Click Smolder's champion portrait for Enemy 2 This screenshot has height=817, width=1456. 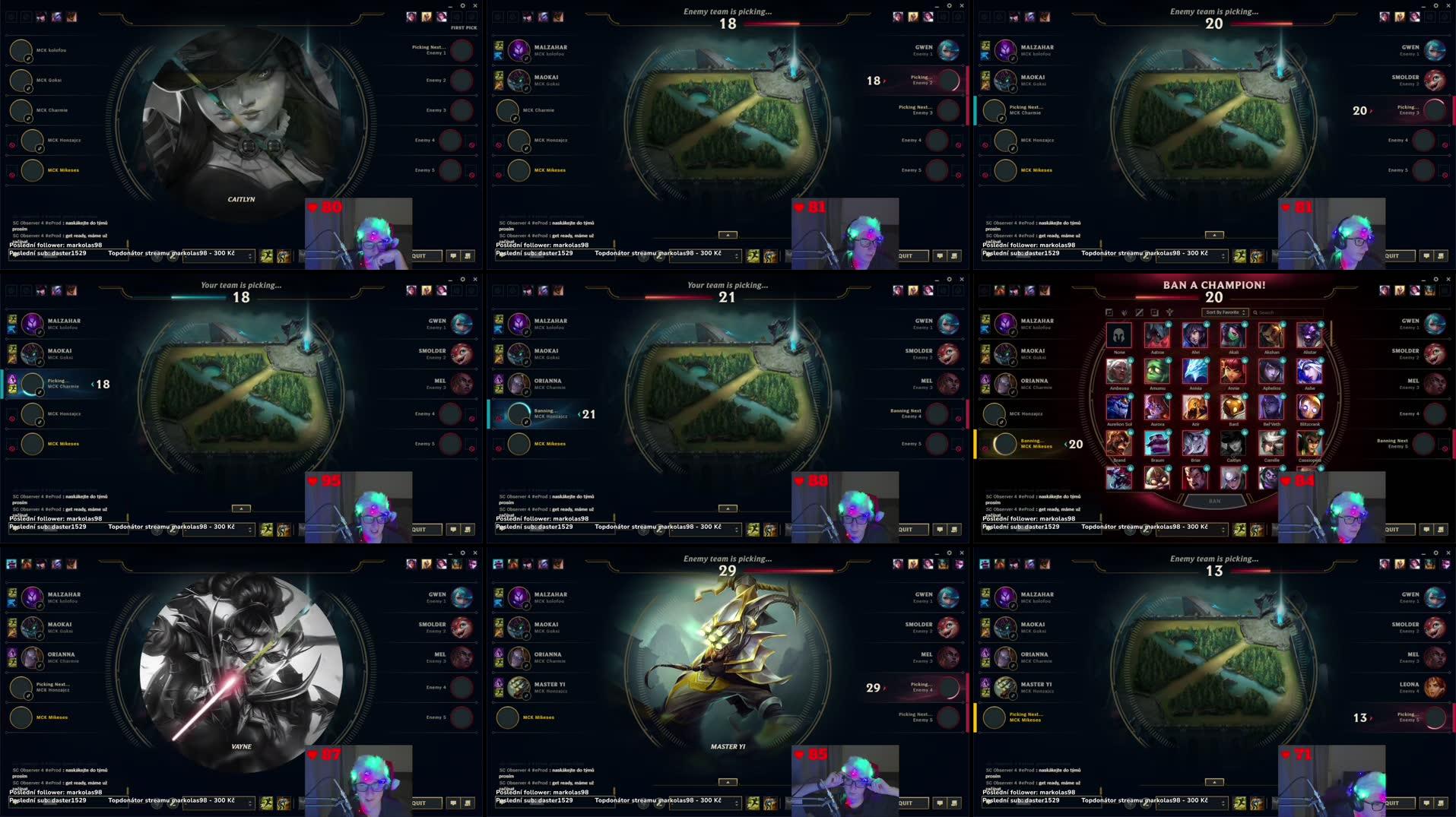point(1435,354)
